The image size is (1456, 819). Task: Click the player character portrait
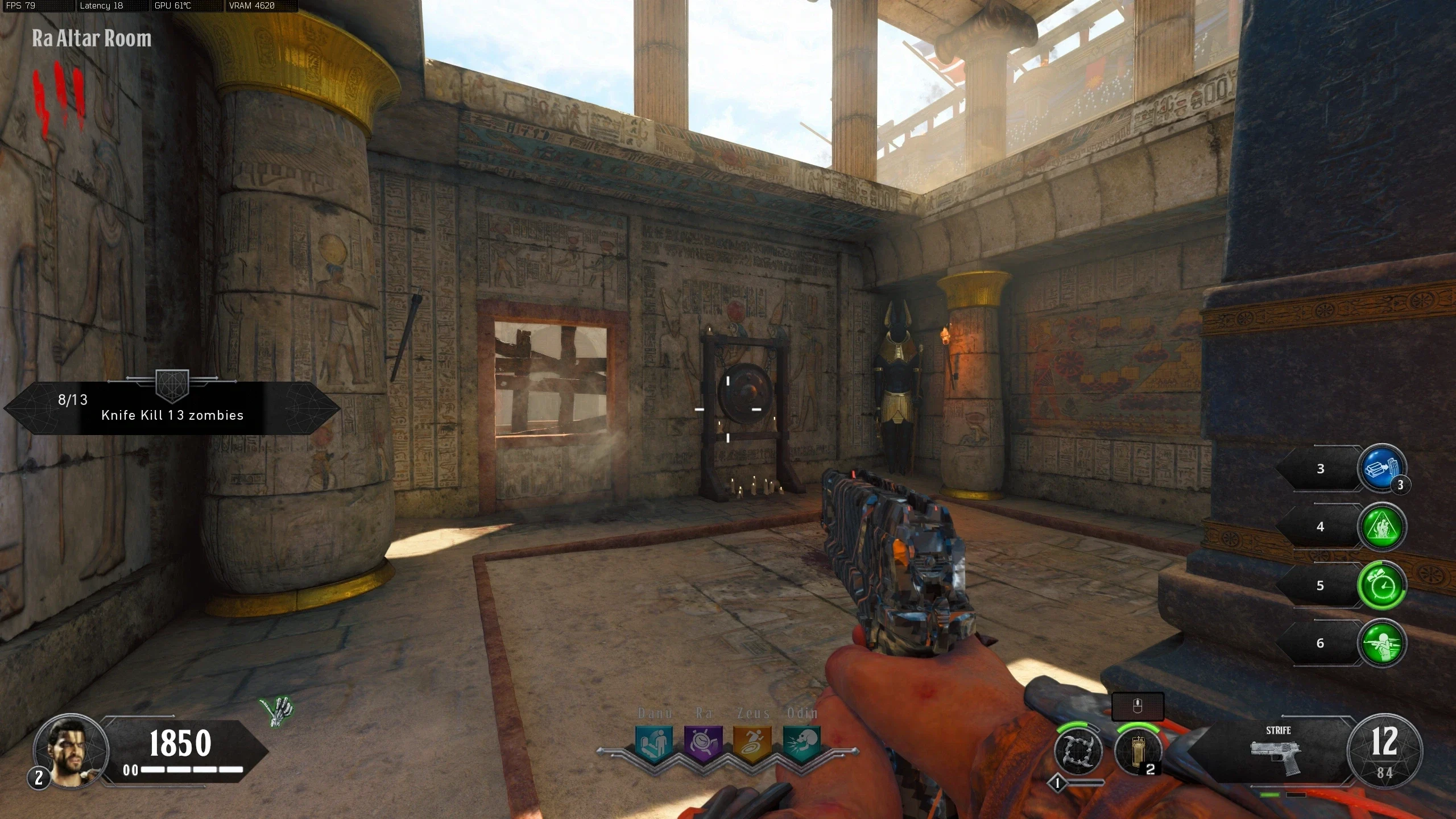pos(71,751)
